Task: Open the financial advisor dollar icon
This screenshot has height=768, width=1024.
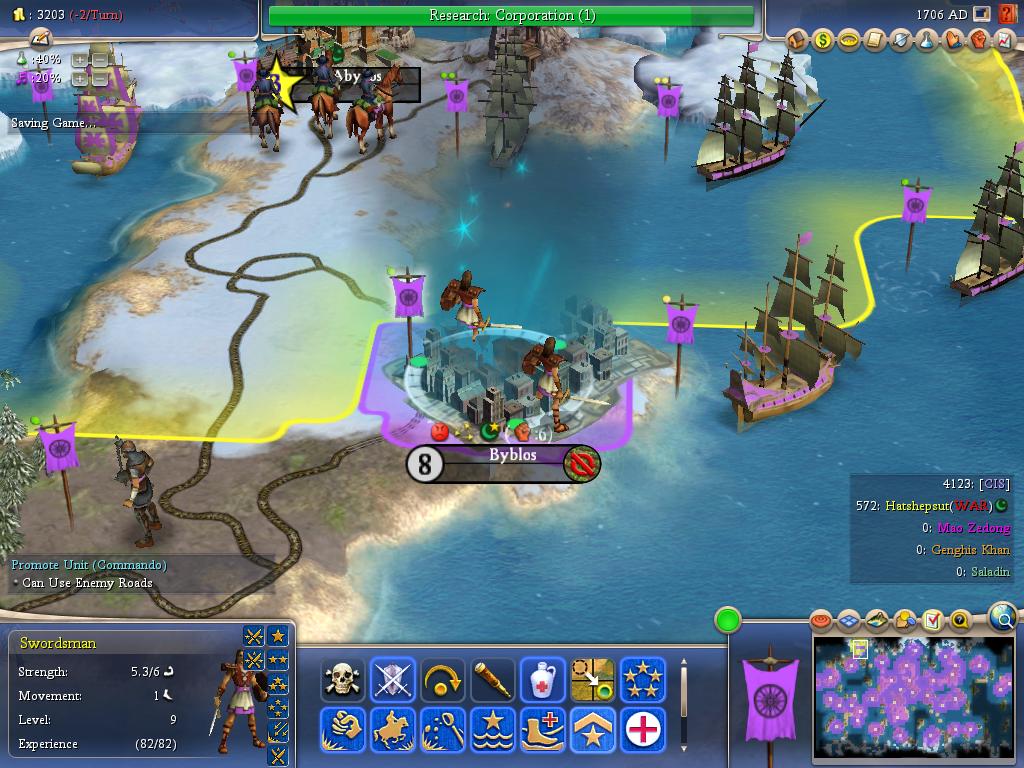Action: [x=823, y=40]
